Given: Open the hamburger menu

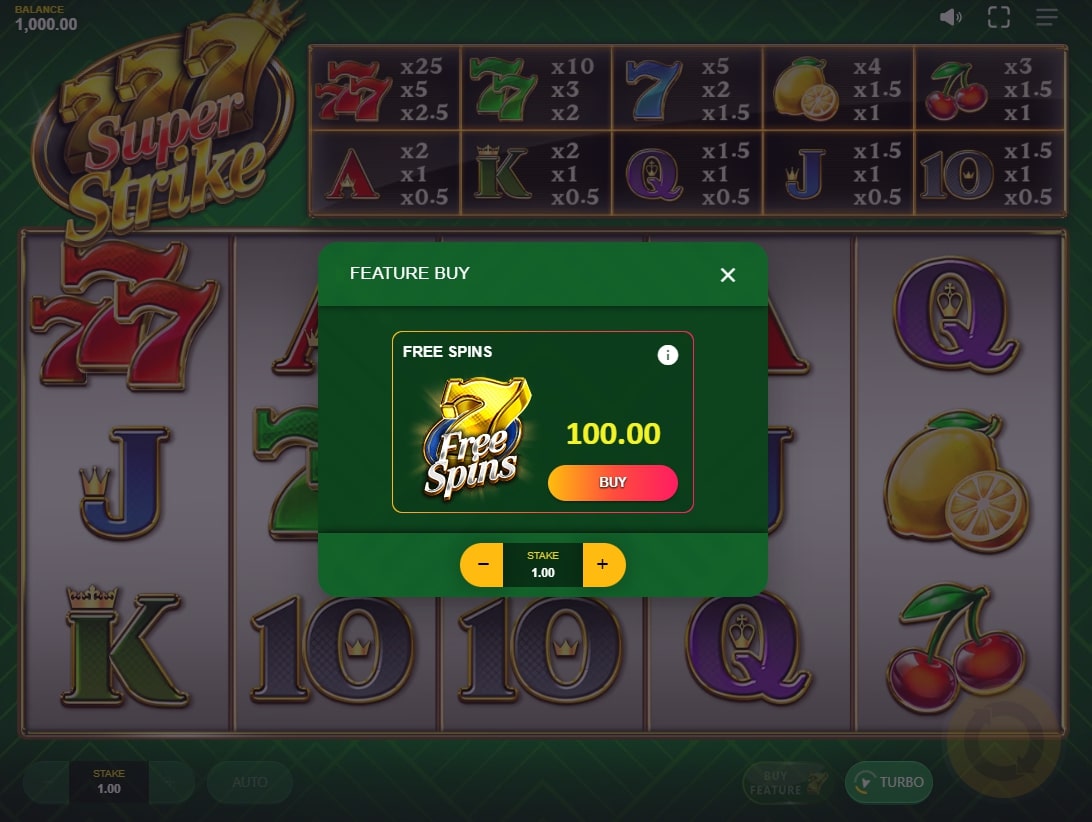Looking at the screenshot, I should tap(1046, 17).
